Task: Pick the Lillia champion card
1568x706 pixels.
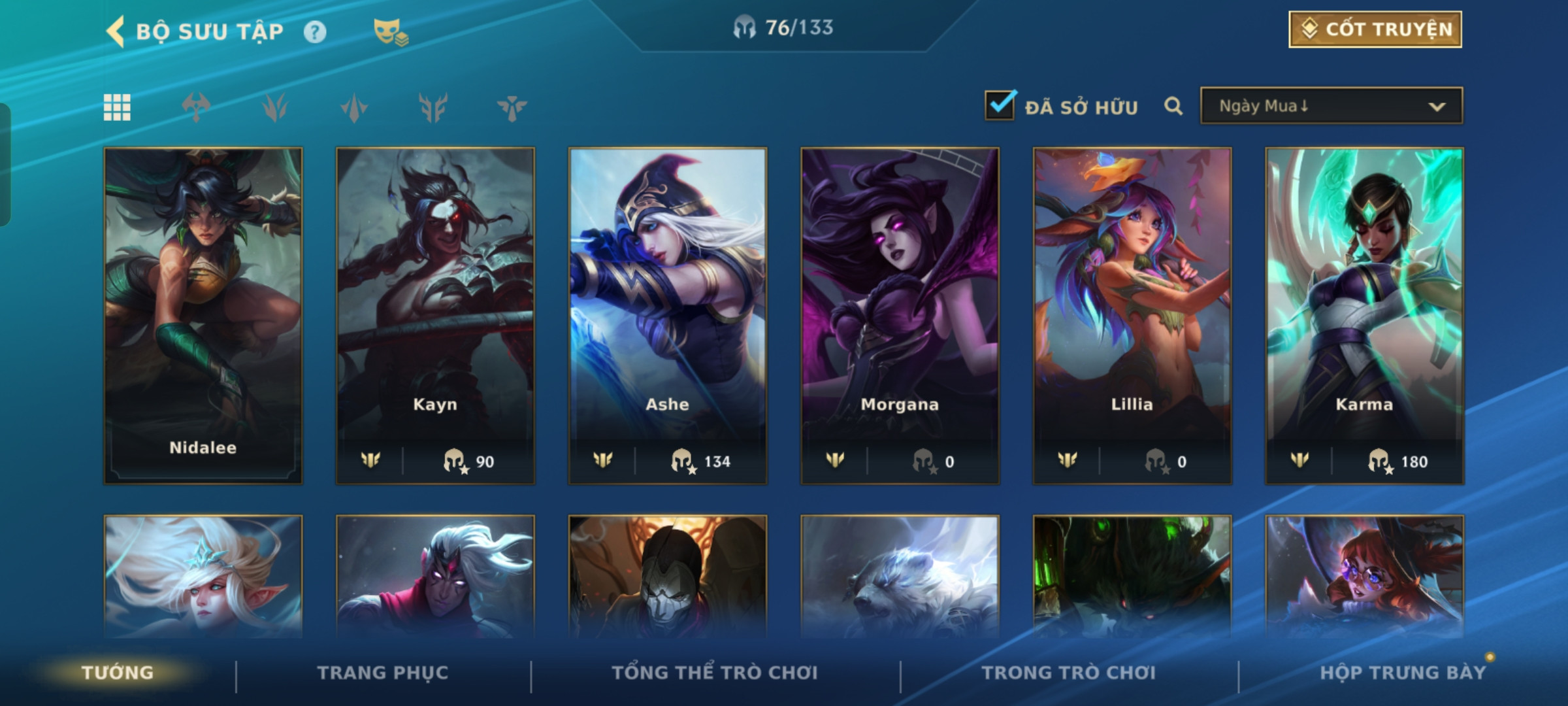Action: 1132,315
